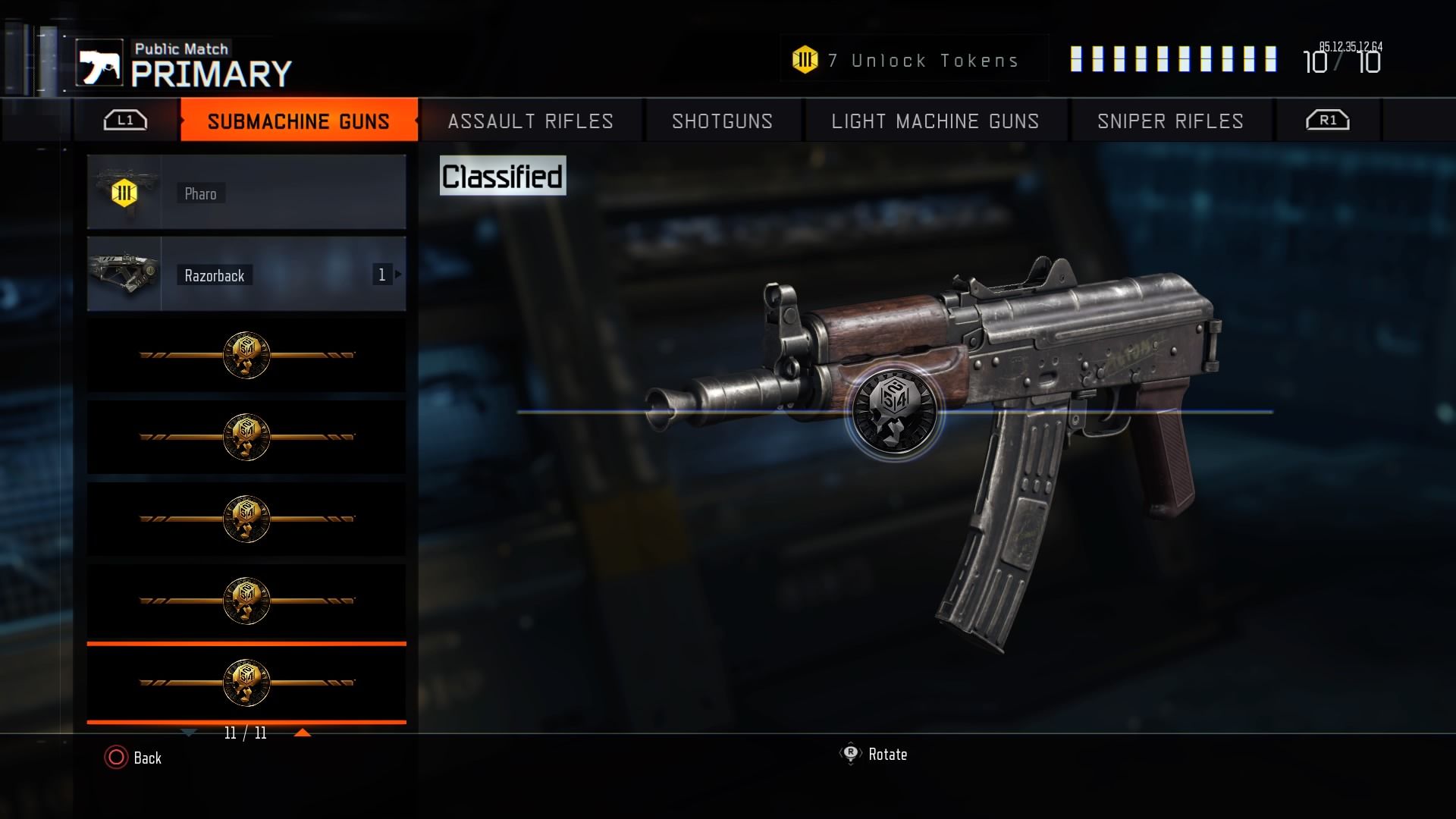The height and width of the screenshot is (819, 1456).
Task: Open the Sniper Rifles category
Action: [x=1170, y=121]
